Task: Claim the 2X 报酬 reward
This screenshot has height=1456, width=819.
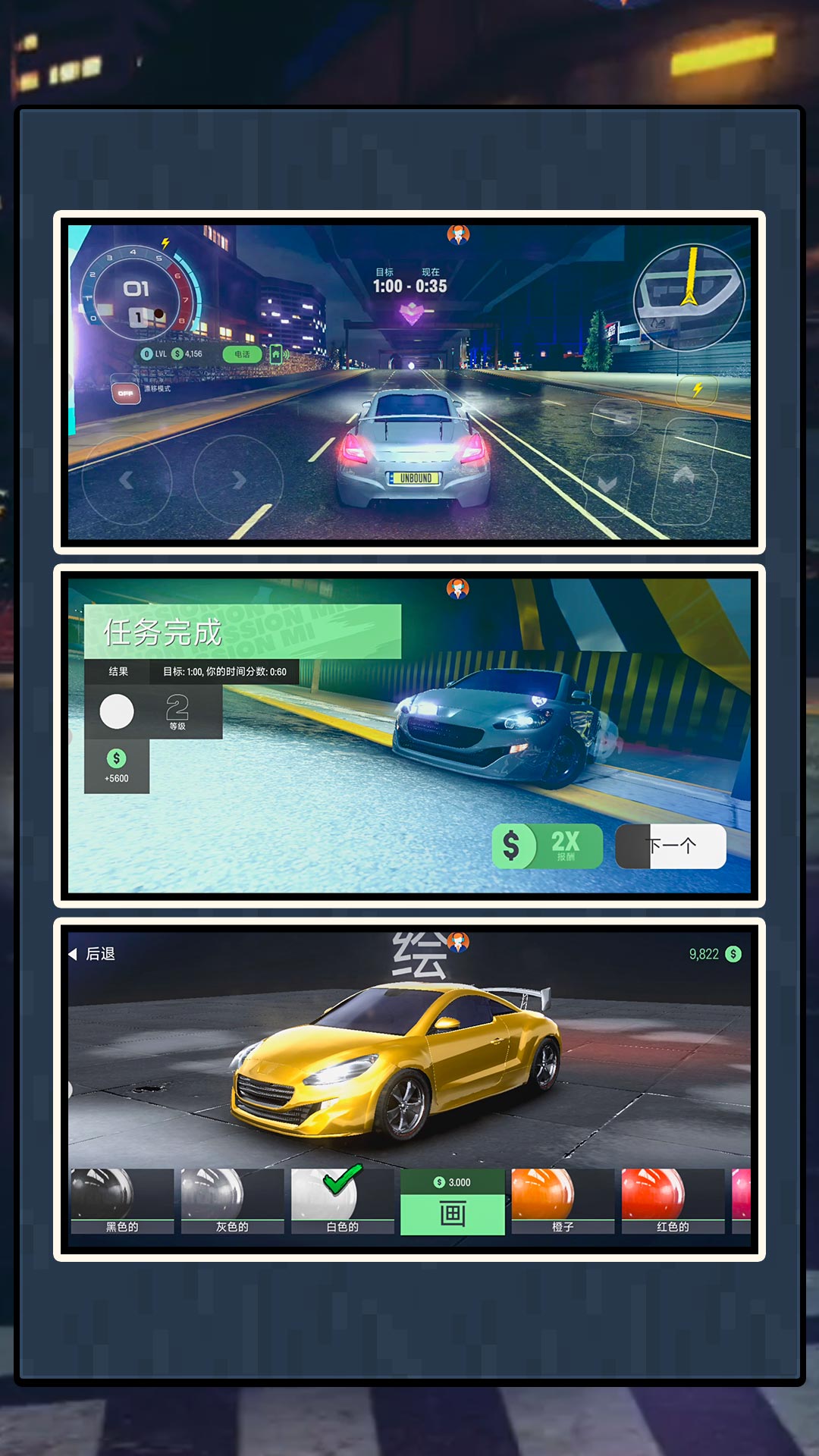Action: tap(548, 846)
